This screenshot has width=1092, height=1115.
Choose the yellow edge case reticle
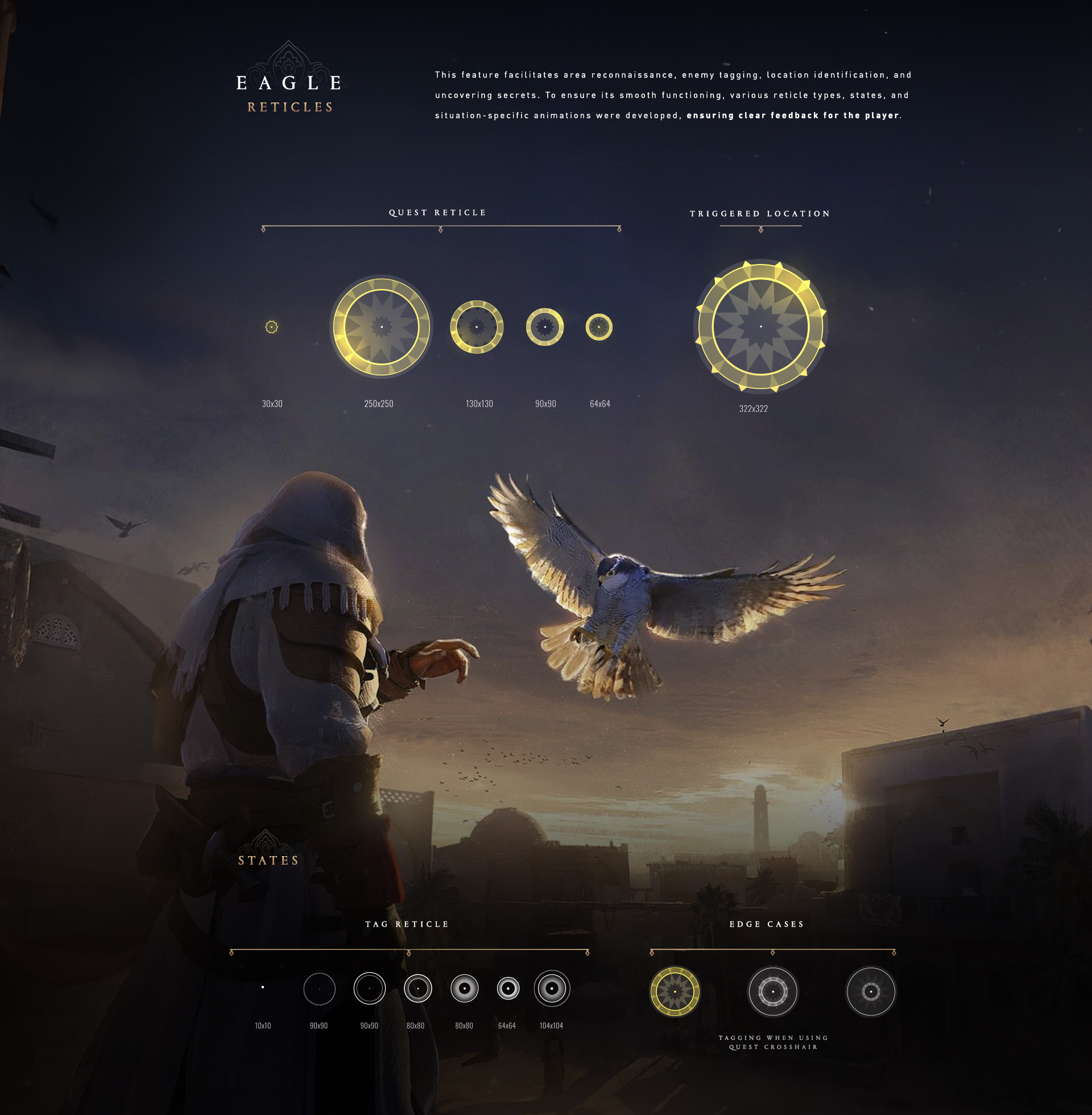coord(675,991)
